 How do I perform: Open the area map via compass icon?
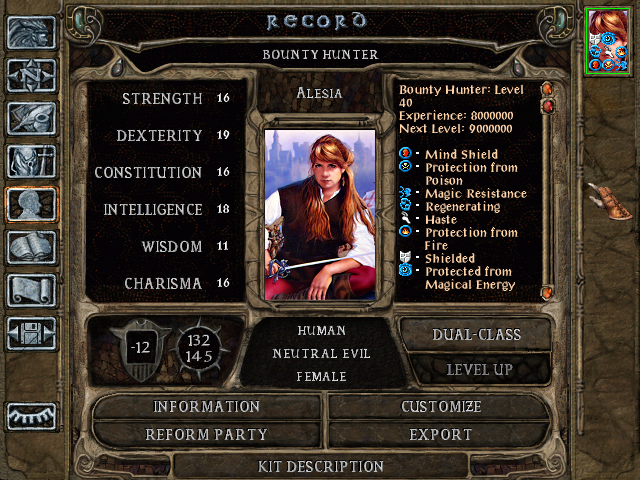(x=31, y=75)
